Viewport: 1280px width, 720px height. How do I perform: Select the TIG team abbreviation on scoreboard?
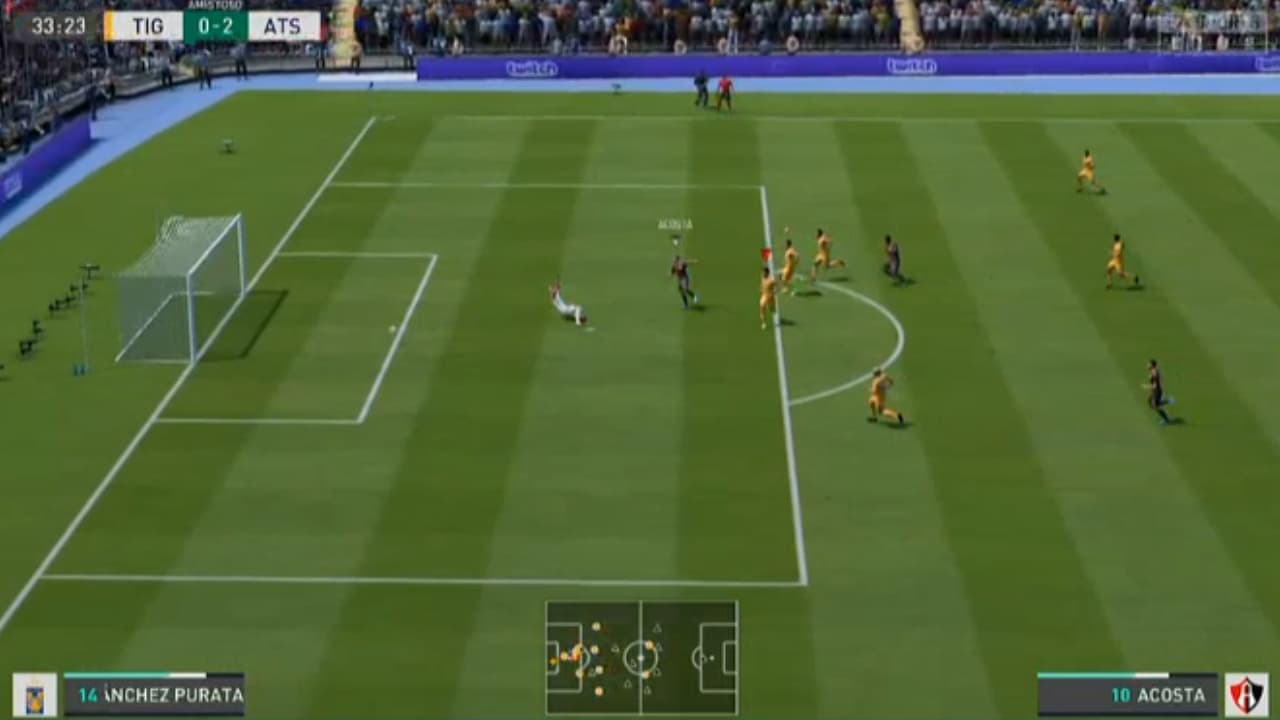[146, 27]
